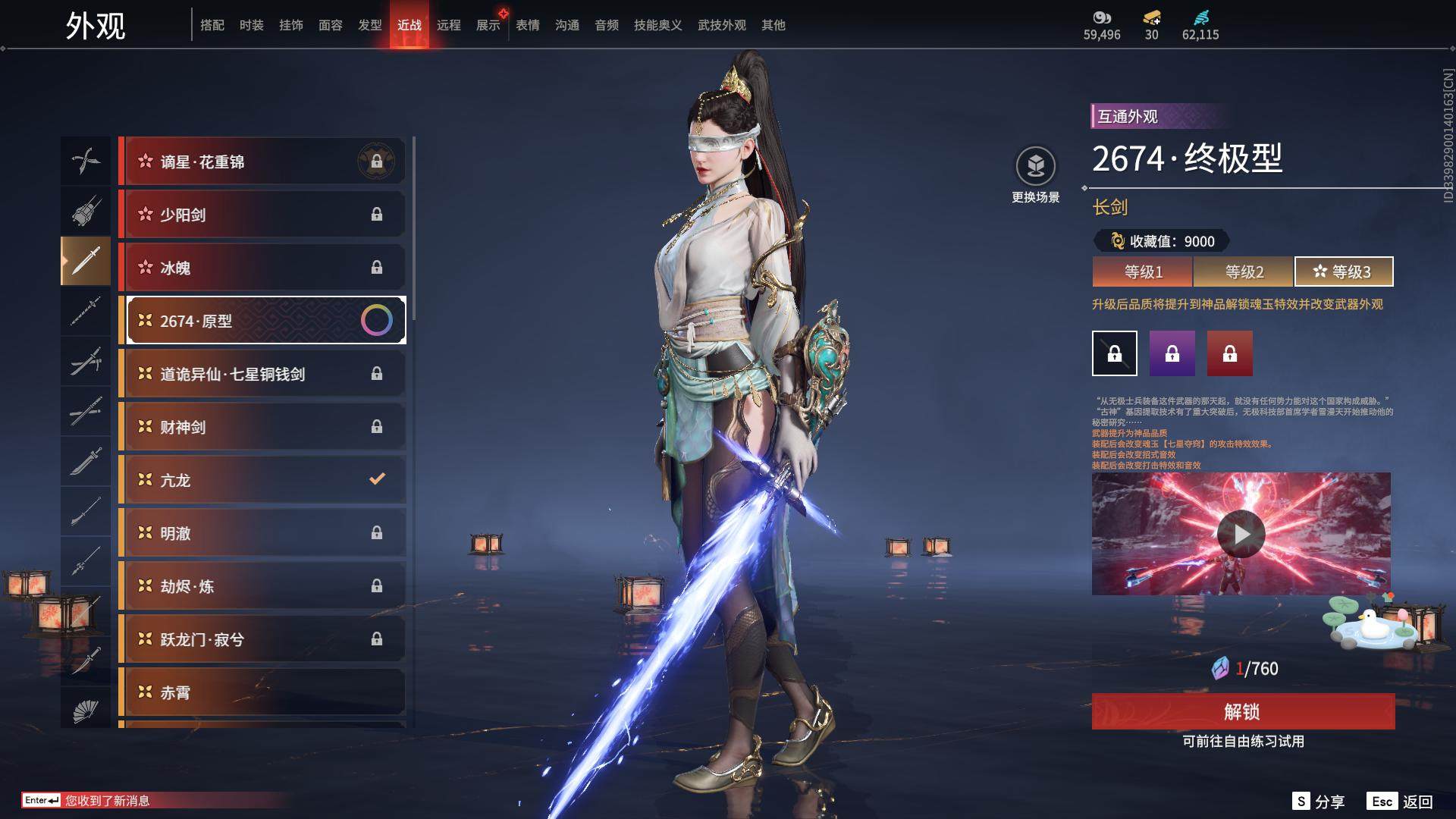Image resolution: width=1456 pixels, height=819 pixels.
Task: Choose the locked red color variant
Action: click(1229, 353)
